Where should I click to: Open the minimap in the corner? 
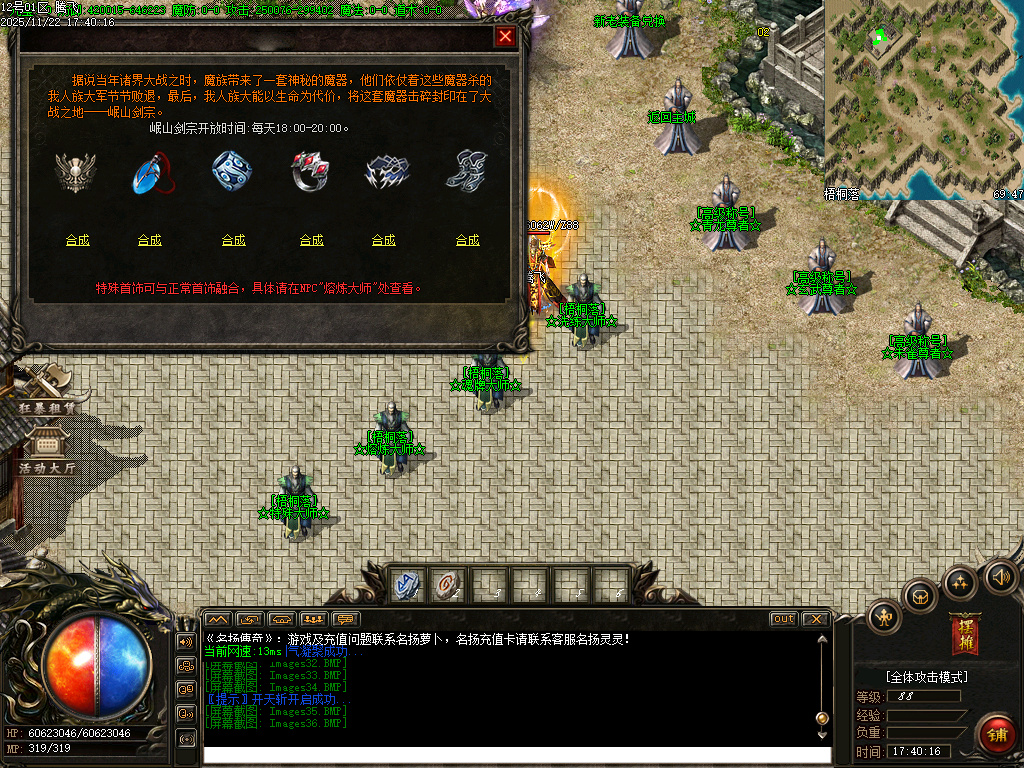click(x=923, y=98)
